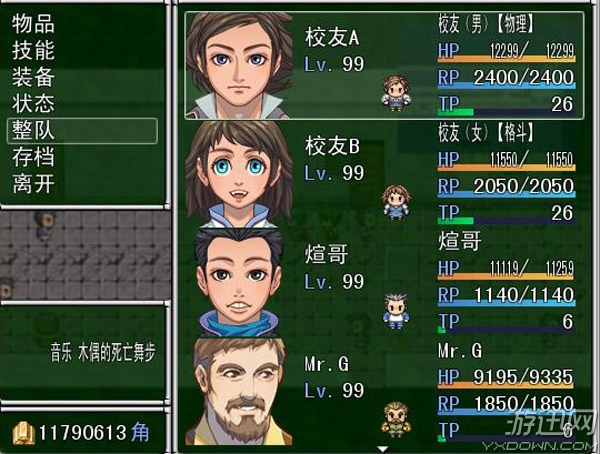Choose the 状态 status entry
The height and width of the screenshot is (454, 600).
click(x=33, y=103)
